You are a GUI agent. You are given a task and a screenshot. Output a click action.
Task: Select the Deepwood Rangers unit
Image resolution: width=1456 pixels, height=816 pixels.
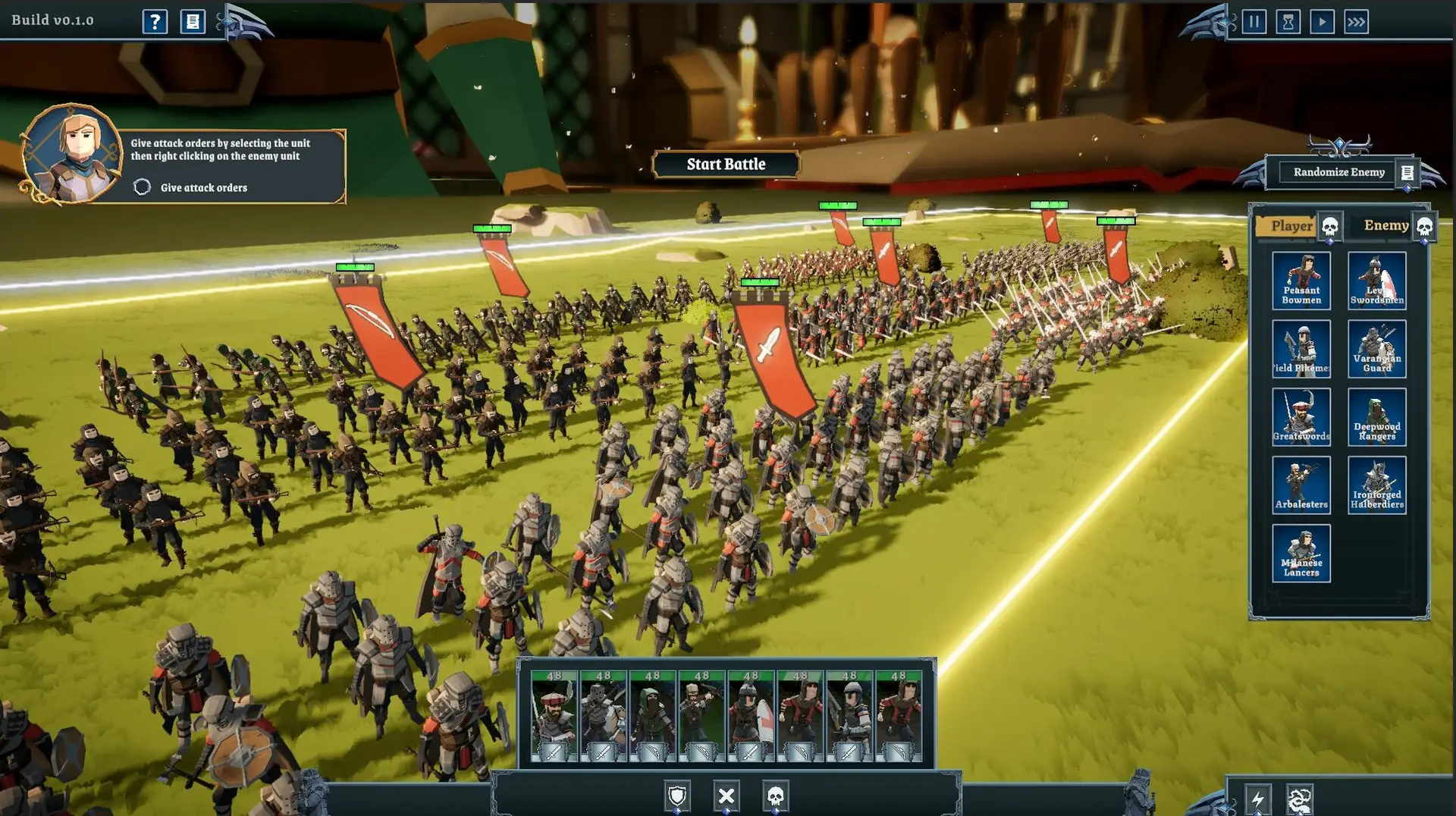[1376, 416]
